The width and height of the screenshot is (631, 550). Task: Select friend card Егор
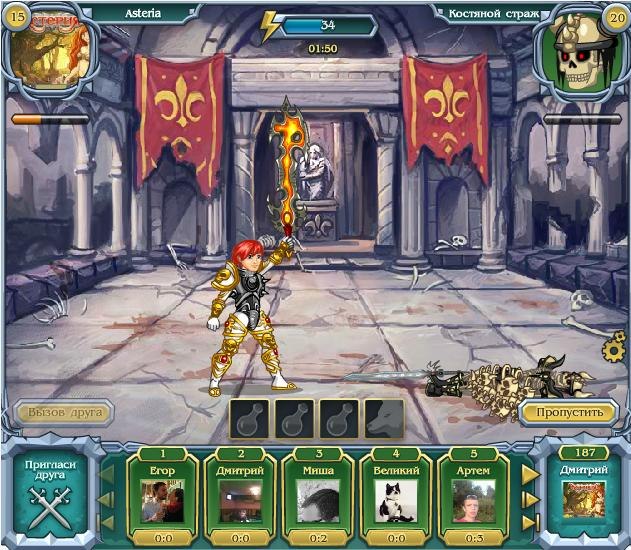tap(161, 491)
